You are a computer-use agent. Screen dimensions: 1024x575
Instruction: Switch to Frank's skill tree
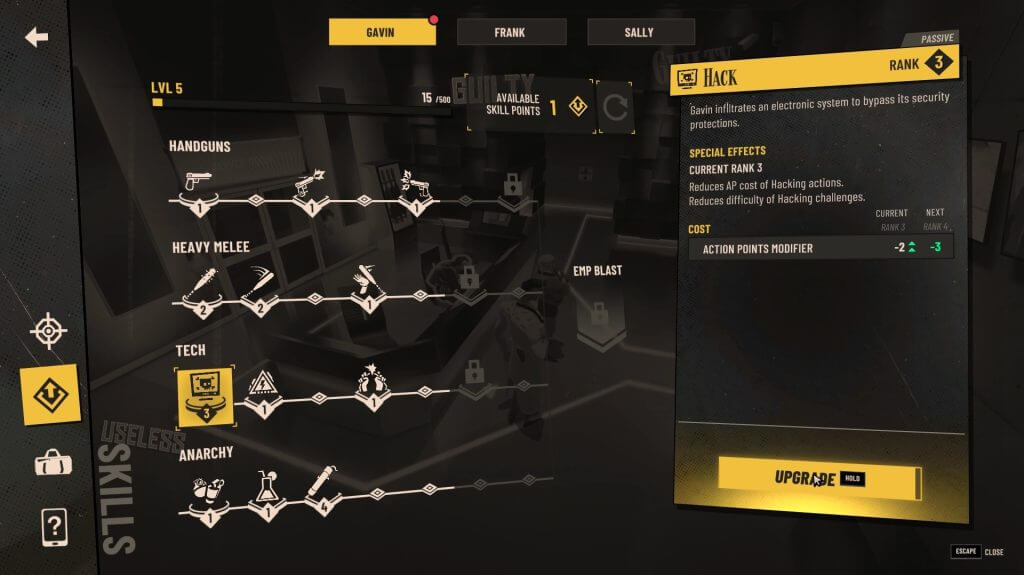[x=511, y=32]
